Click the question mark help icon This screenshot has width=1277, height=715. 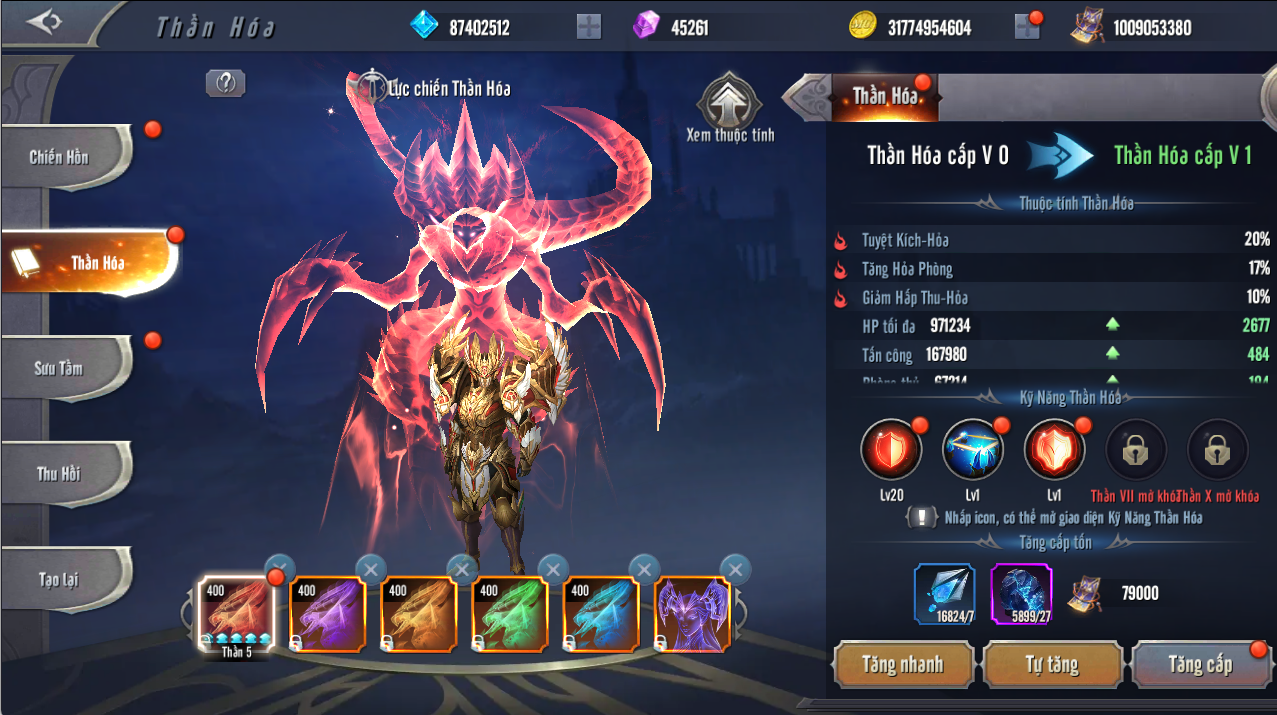point(225,84)
